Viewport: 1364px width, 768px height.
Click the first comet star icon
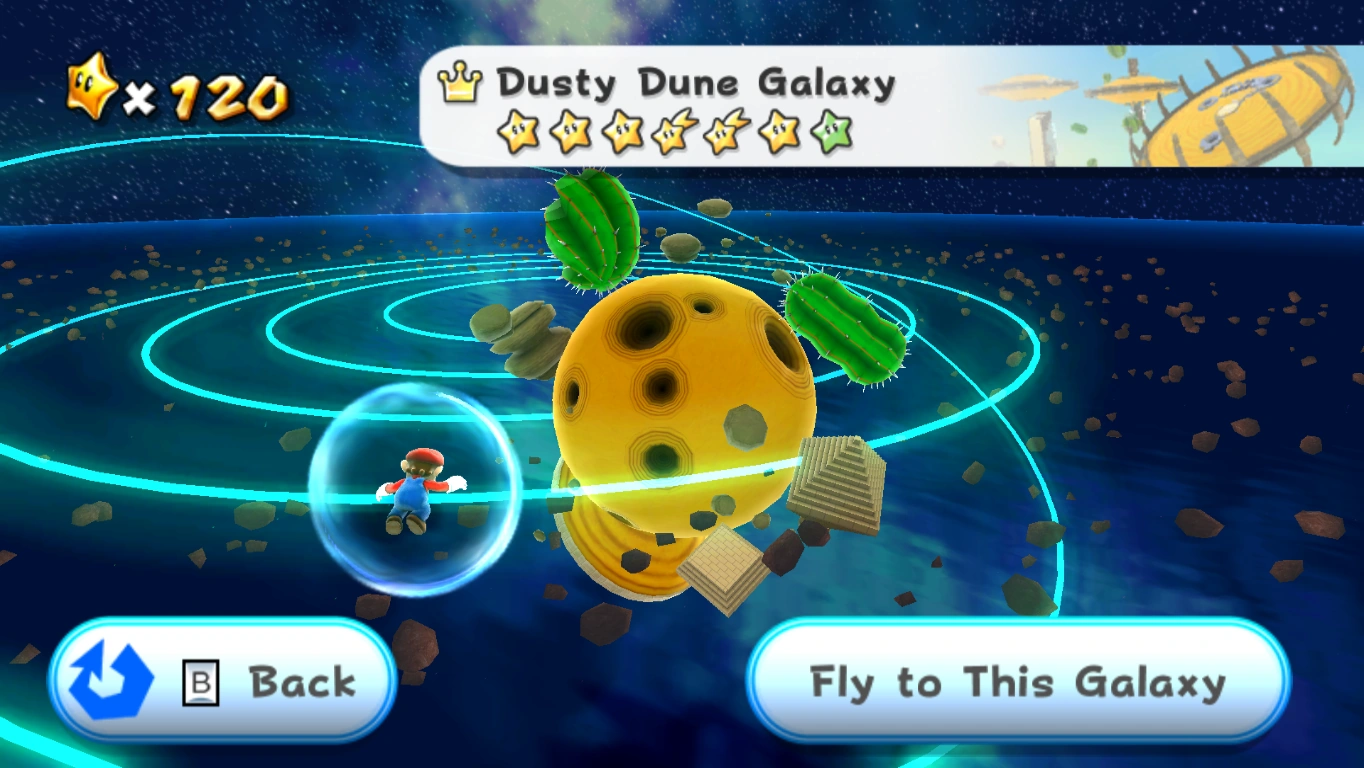point(673,133)
